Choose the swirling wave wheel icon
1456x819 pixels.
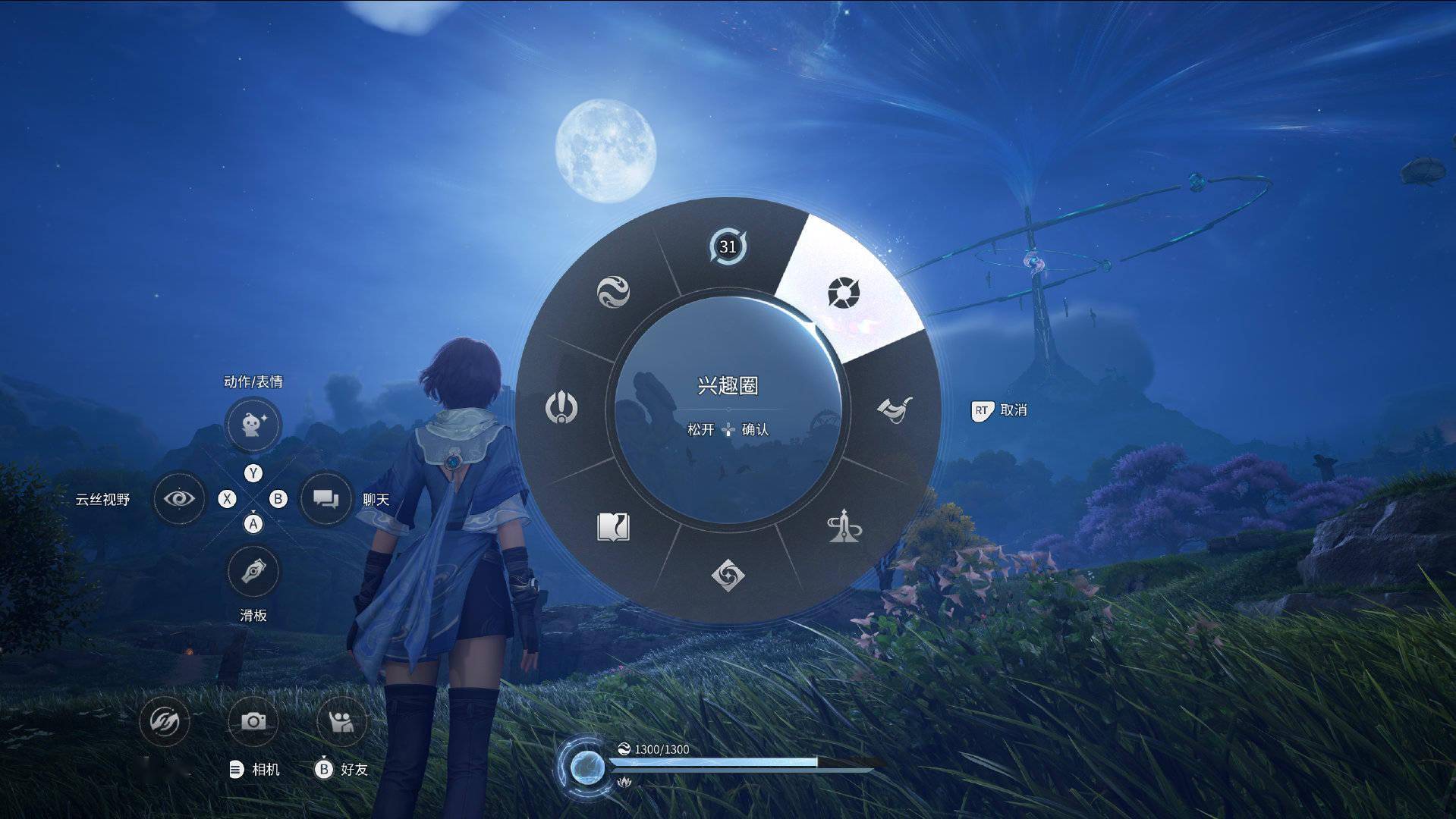pos(613,292)
